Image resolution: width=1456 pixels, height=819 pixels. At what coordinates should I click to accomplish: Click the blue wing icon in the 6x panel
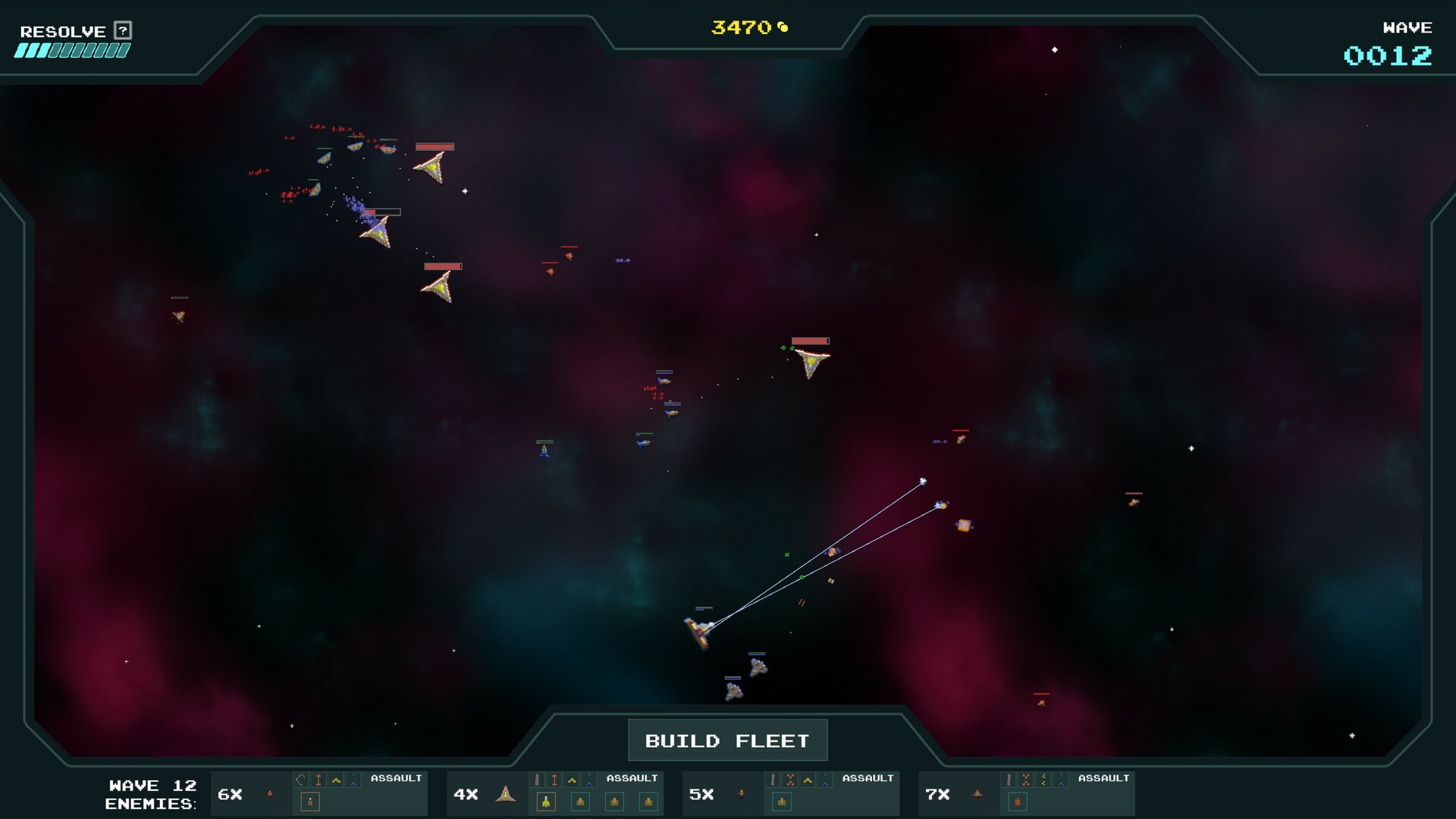(x=353, y=780)
